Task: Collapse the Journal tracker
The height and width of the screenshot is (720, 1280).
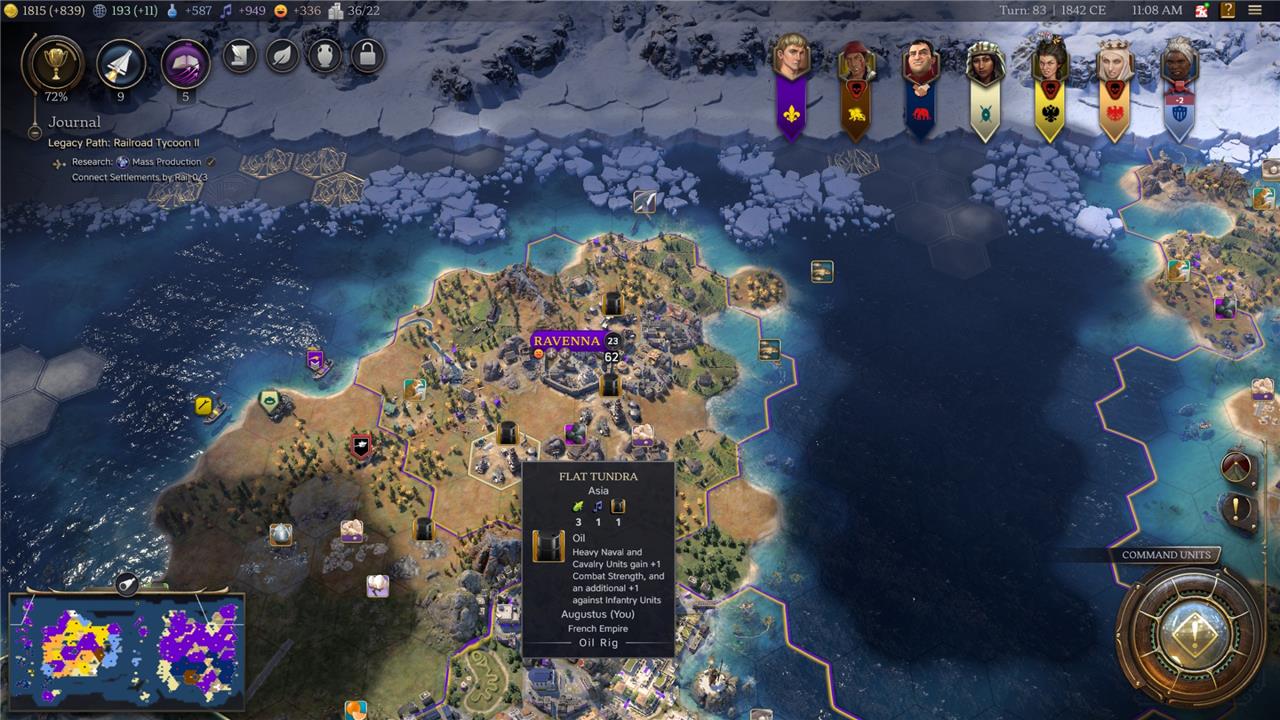Action: 35,131
